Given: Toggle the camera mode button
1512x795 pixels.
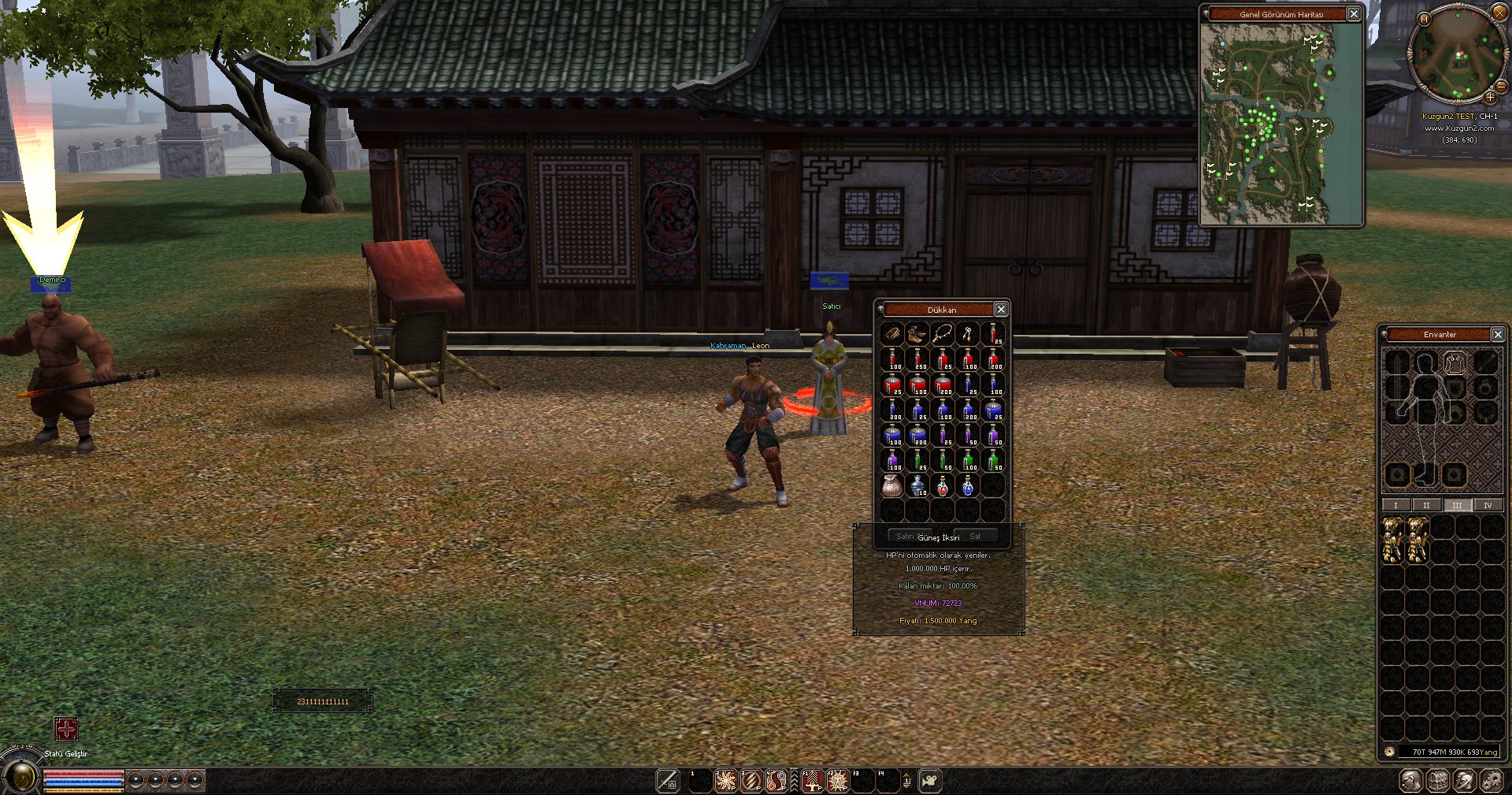Looking at the screenshot, I should click(930, 781).
